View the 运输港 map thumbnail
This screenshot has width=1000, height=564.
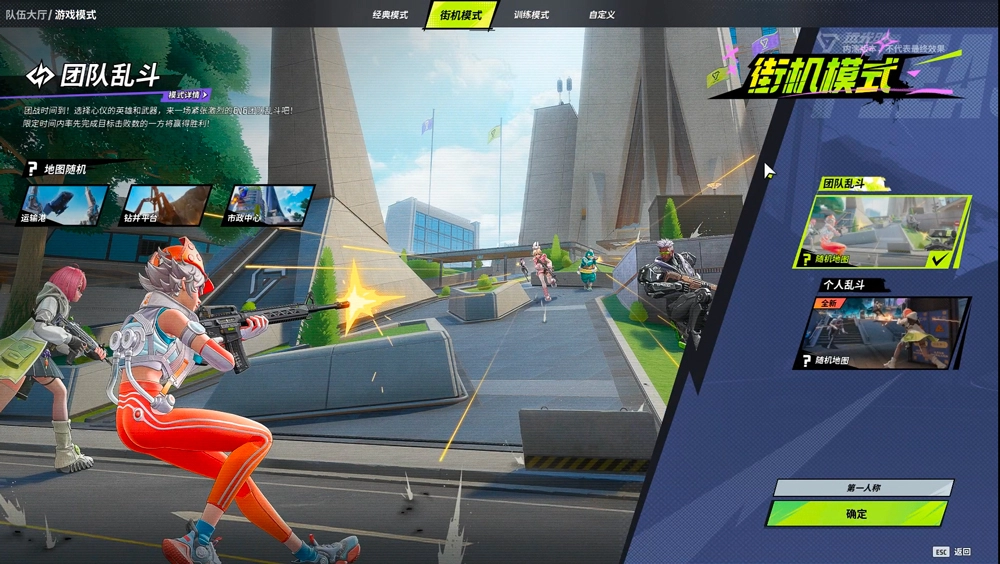tap(63, 205)
